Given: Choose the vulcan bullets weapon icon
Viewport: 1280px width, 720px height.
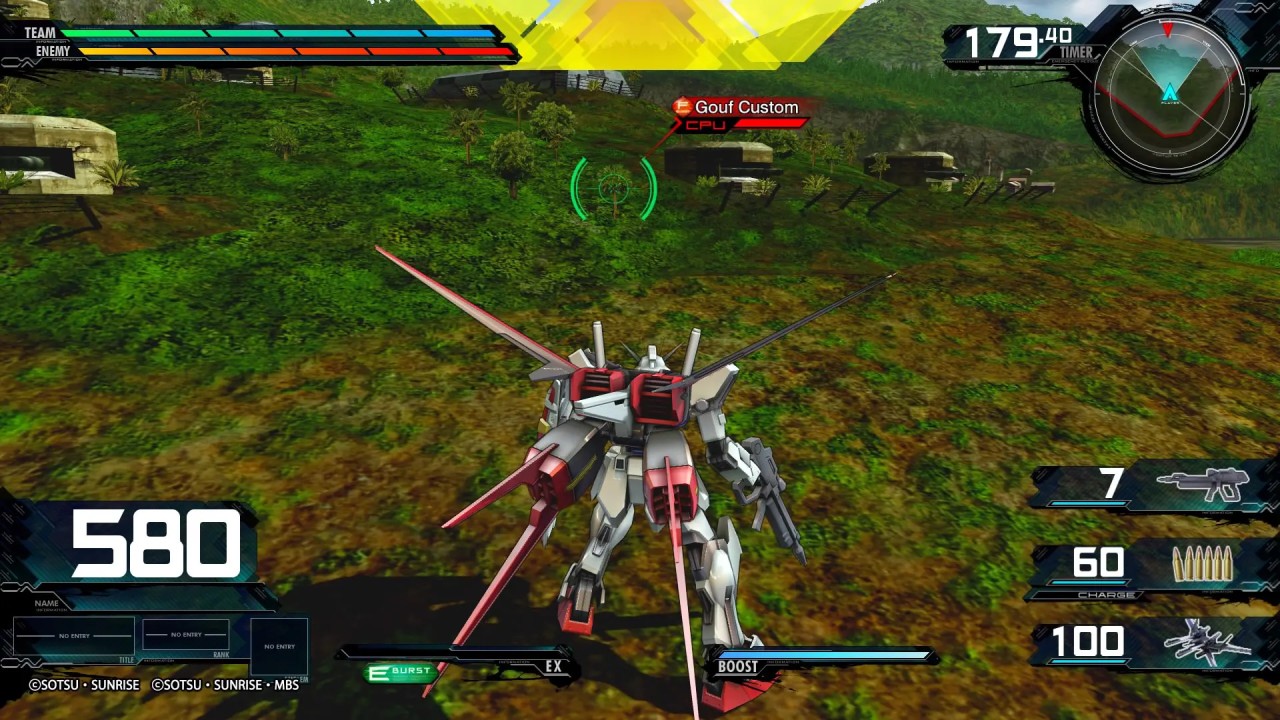Looking at the screenshot, I should pyautogui.click(x=1202, y=565).
